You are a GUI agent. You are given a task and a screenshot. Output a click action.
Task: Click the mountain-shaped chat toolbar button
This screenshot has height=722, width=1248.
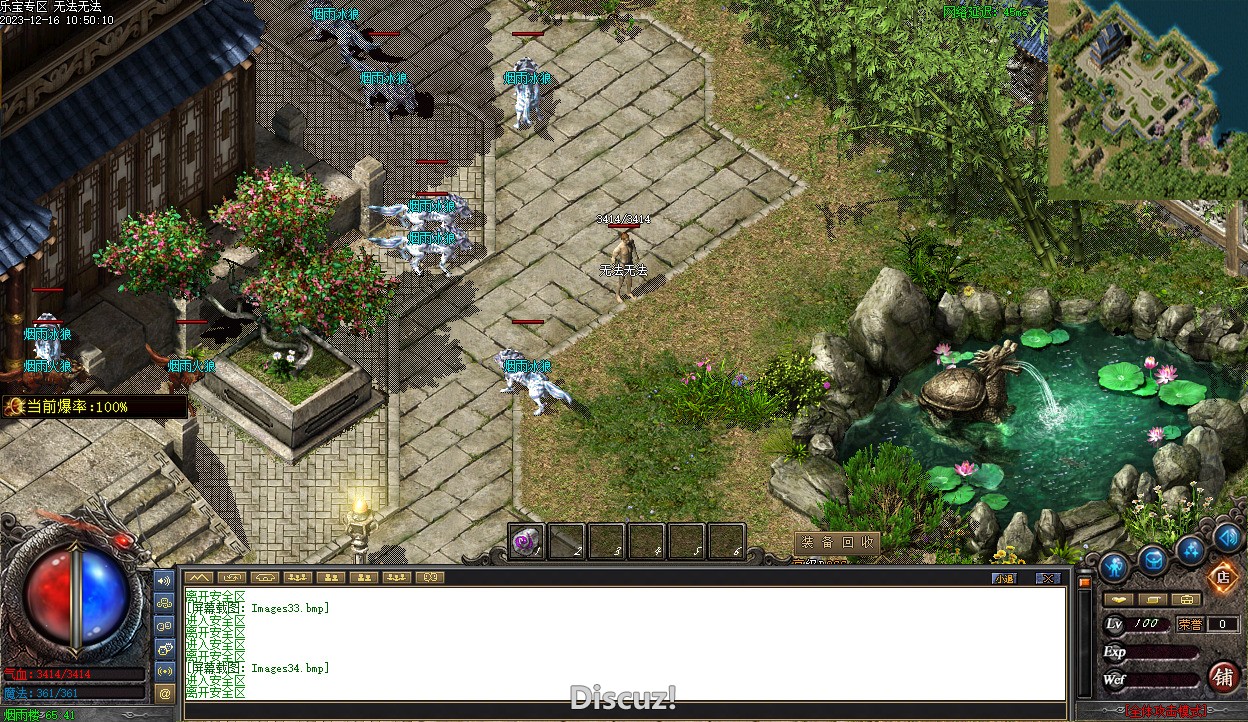(x=198, y=577)
